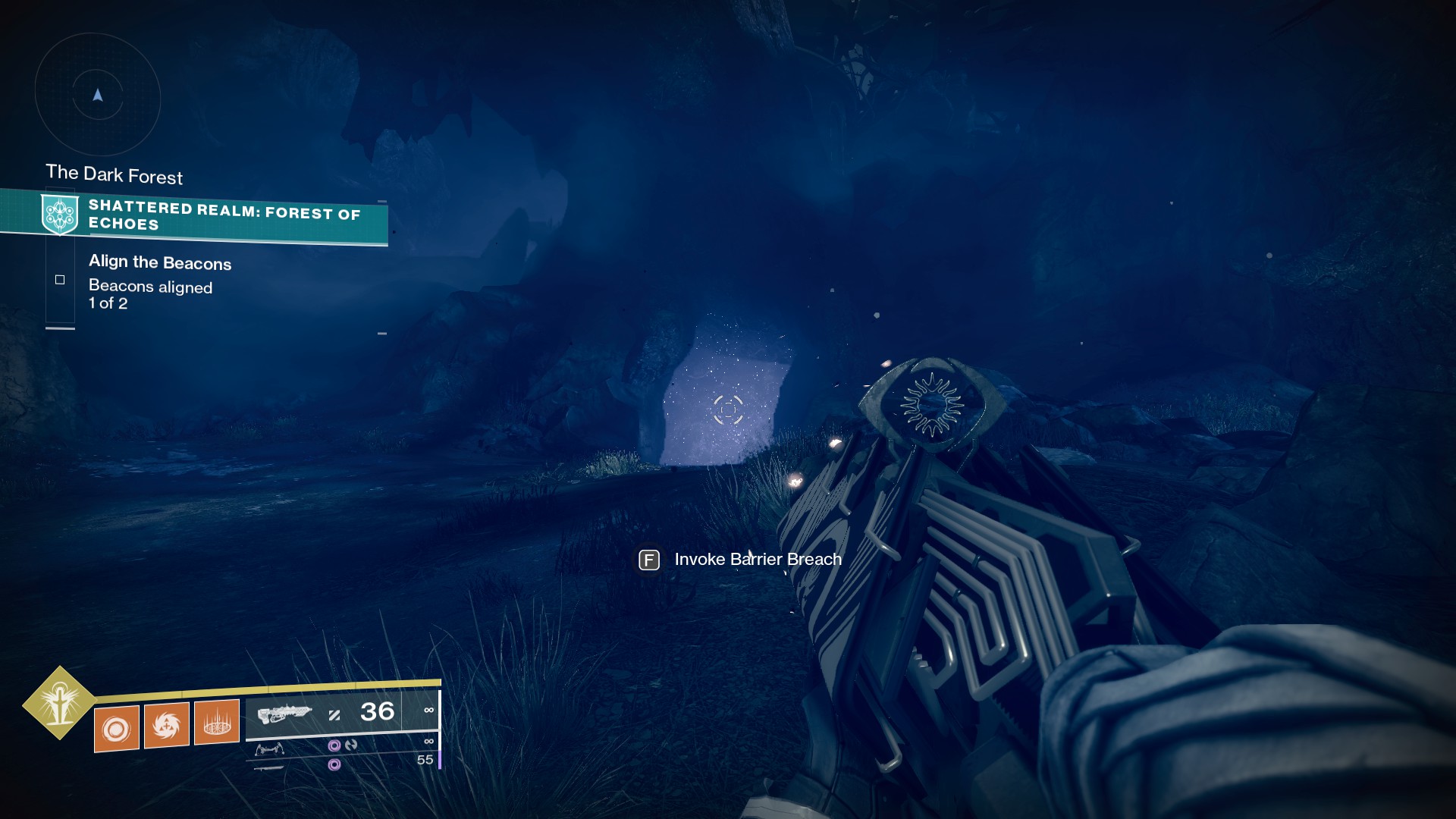The width and height of the screenshot is (1456, 819).
Task: Activate the rift class ability icon
Action: coord(217,723)
